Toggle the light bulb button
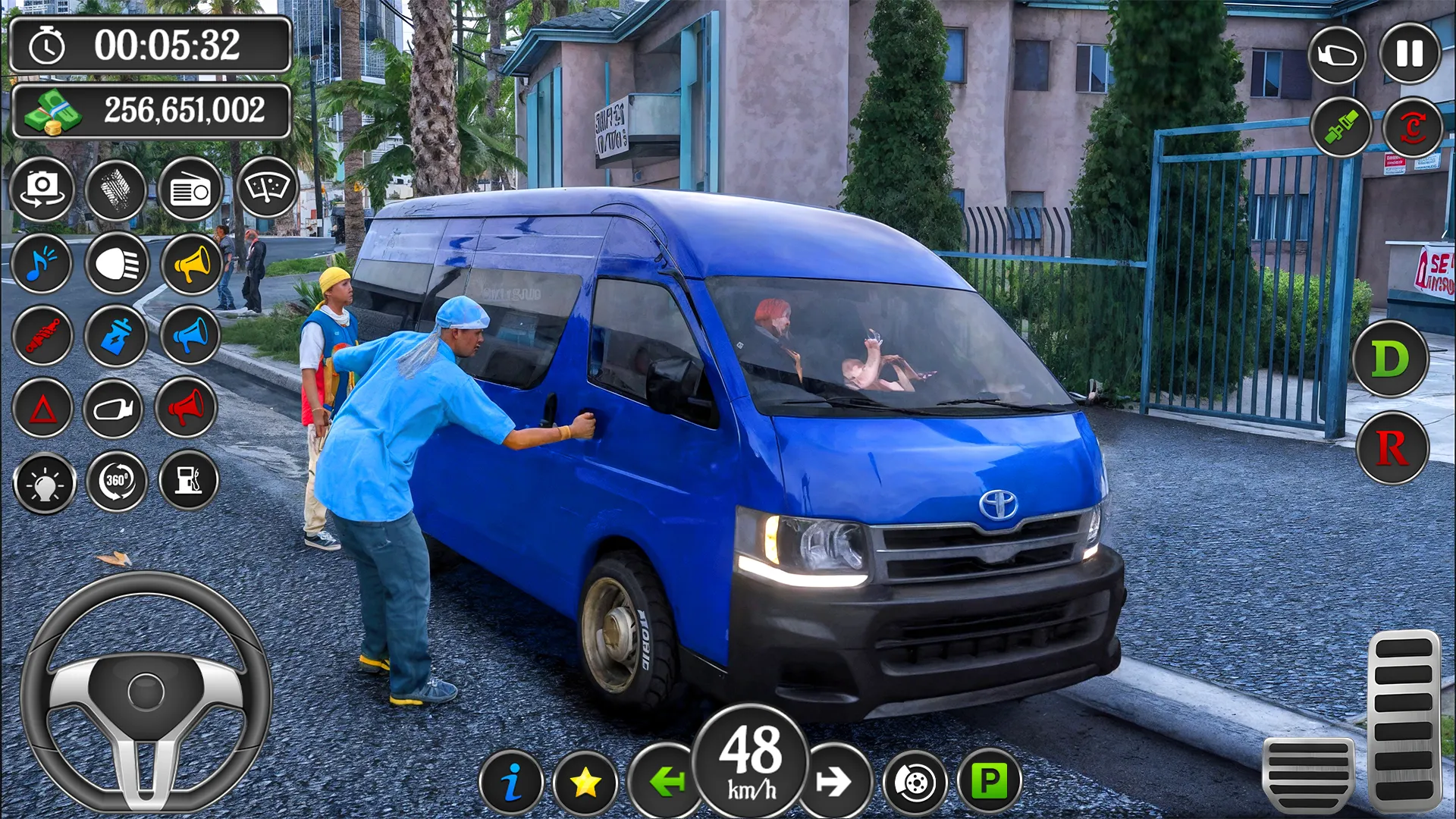1456x819 pixels. click(44, 483)
